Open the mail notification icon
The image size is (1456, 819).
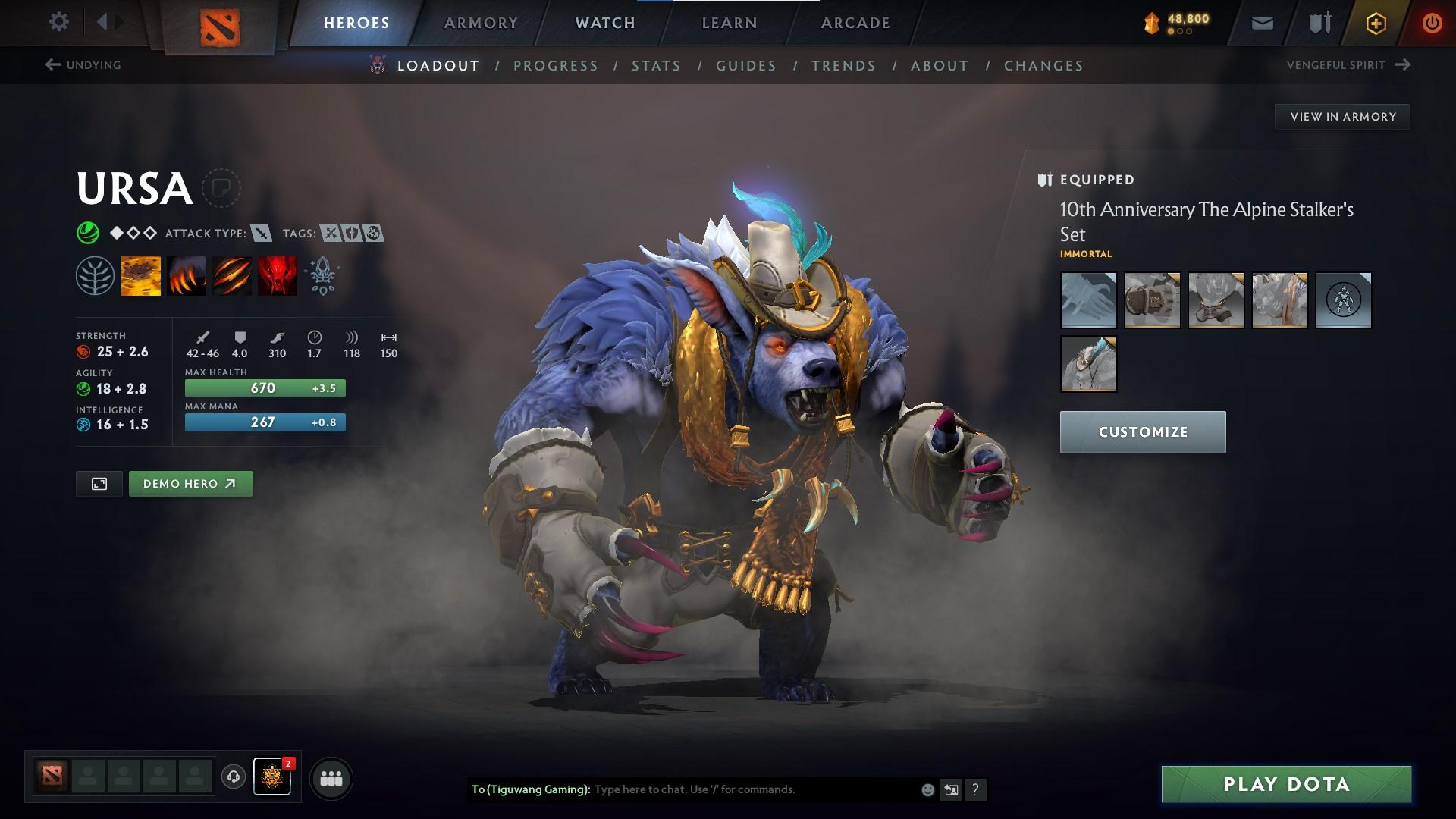[1262, 22]
